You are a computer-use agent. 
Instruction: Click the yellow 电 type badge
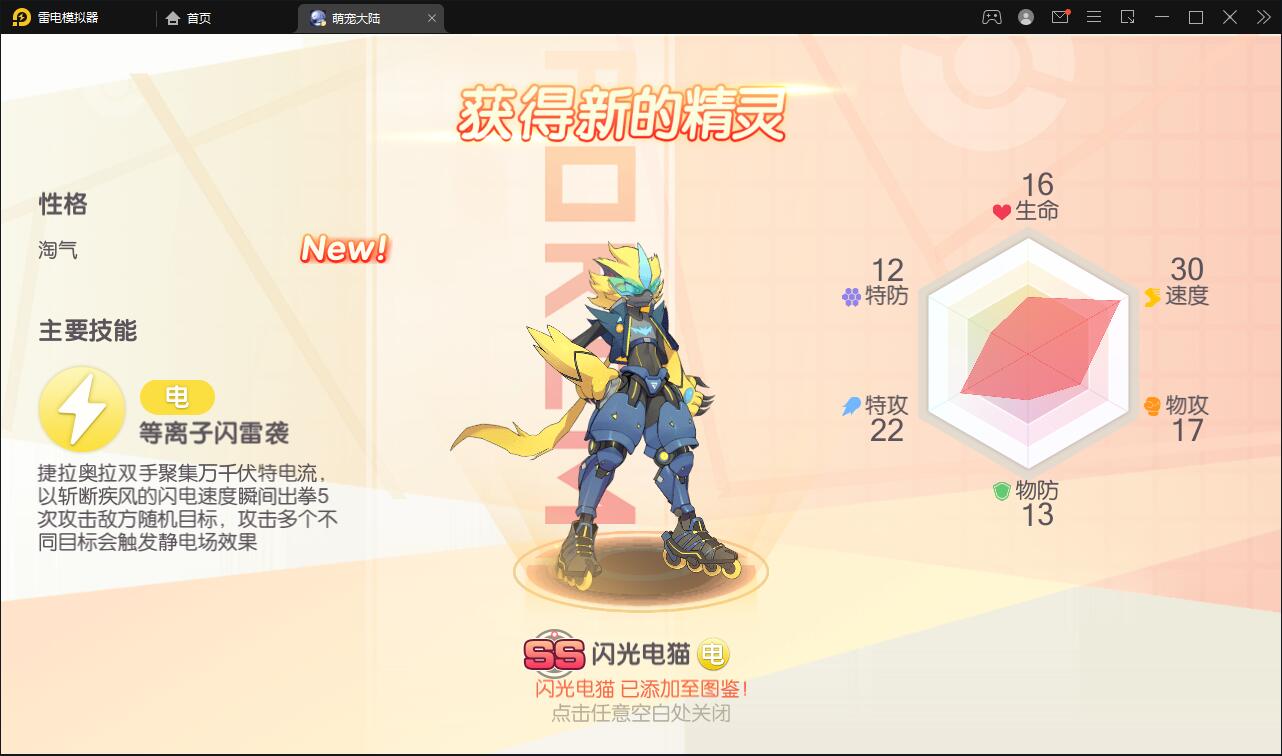pos(177,397)
